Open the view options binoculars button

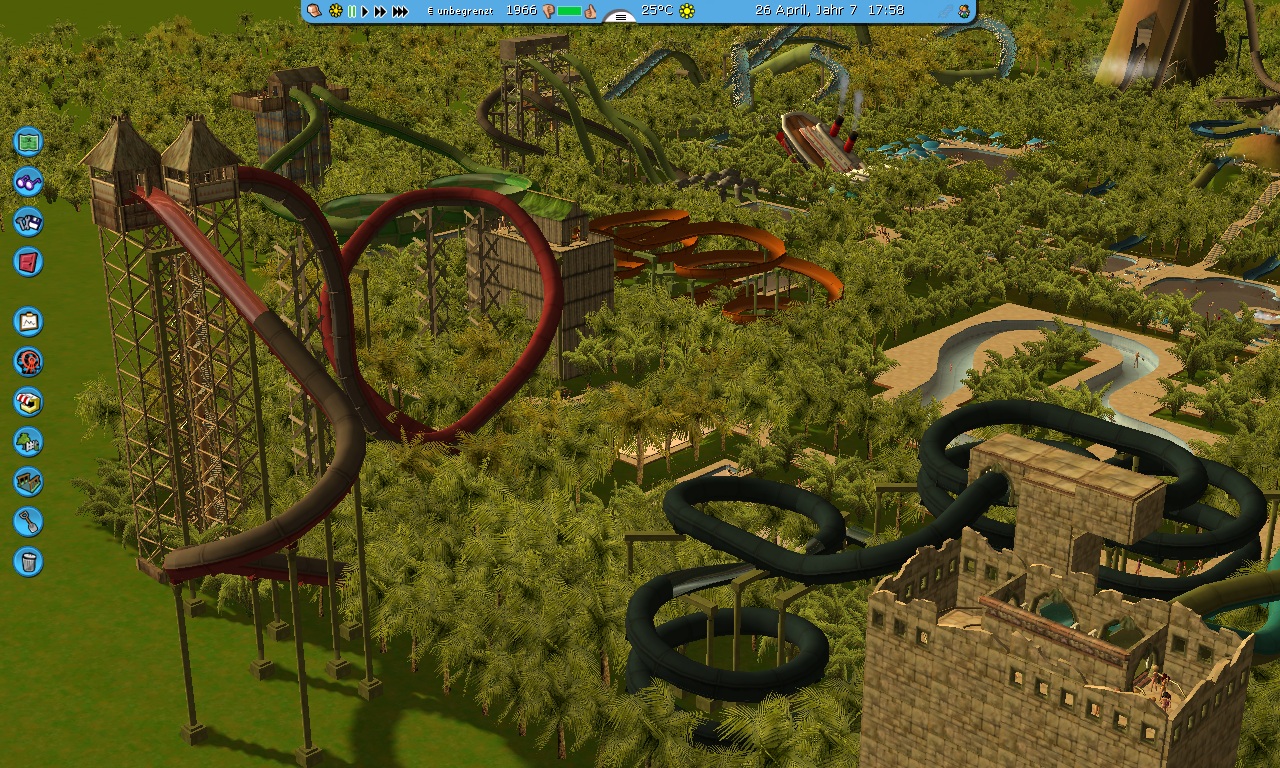point(28,182)
